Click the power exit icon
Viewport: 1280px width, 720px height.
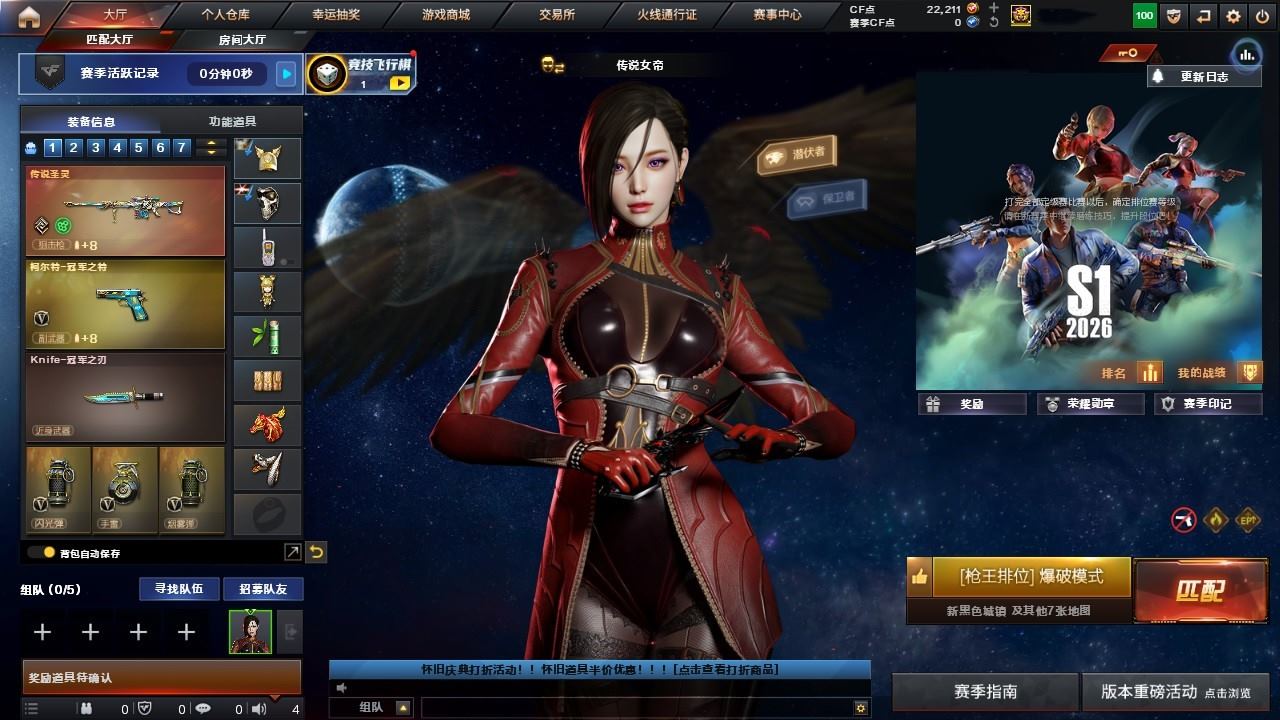point(1261,16)
